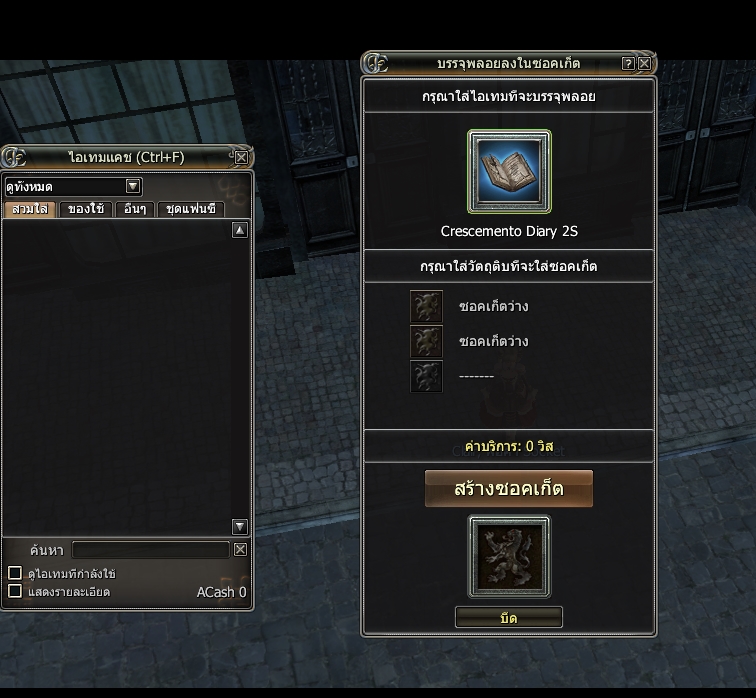Select the large lion emblem slot
This screenshot has width=756, height=698.
click(x=509, y=557)
